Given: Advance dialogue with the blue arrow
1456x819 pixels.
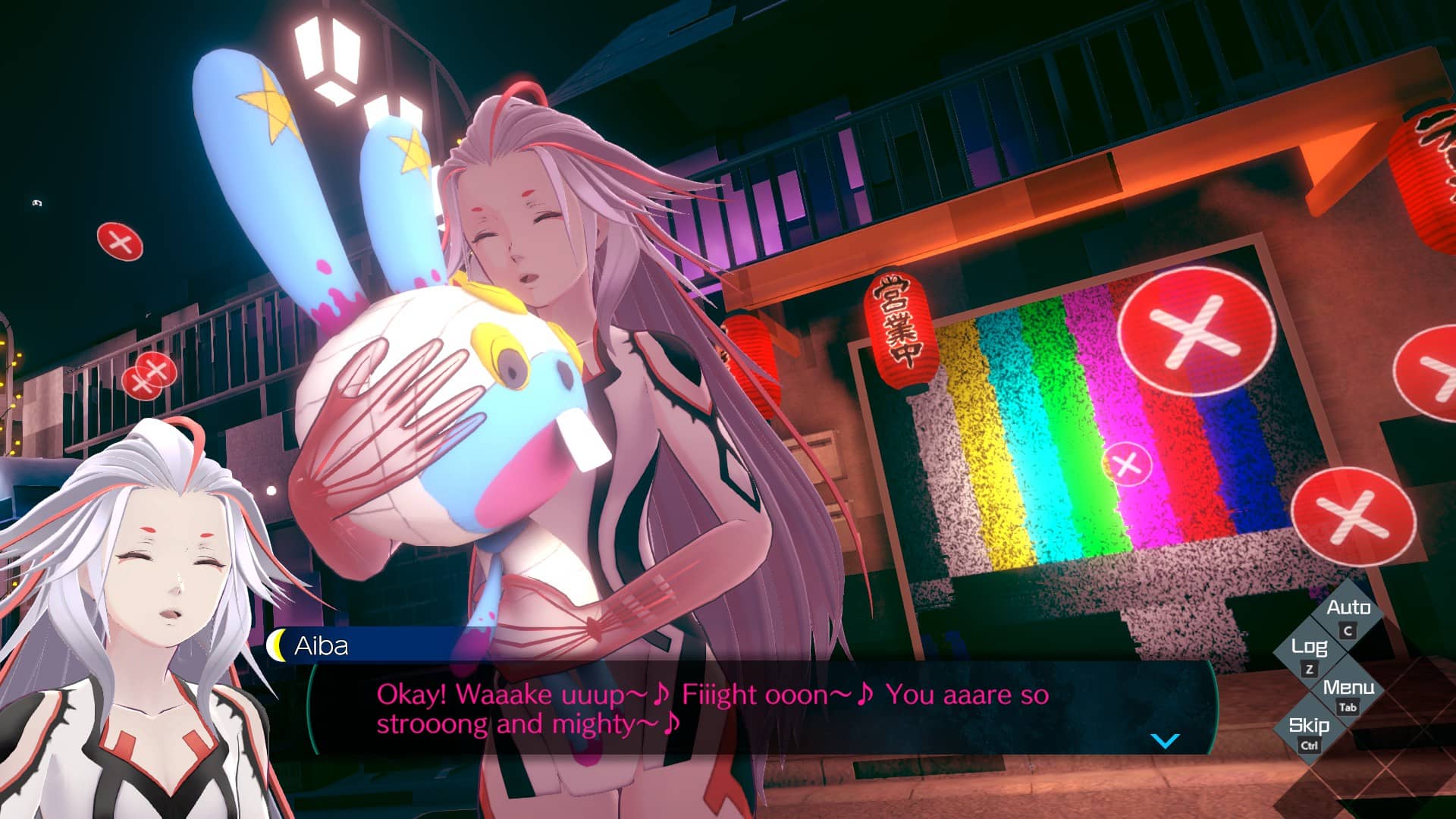Looking at the screenshot, I should click(x=1165, y=740).
